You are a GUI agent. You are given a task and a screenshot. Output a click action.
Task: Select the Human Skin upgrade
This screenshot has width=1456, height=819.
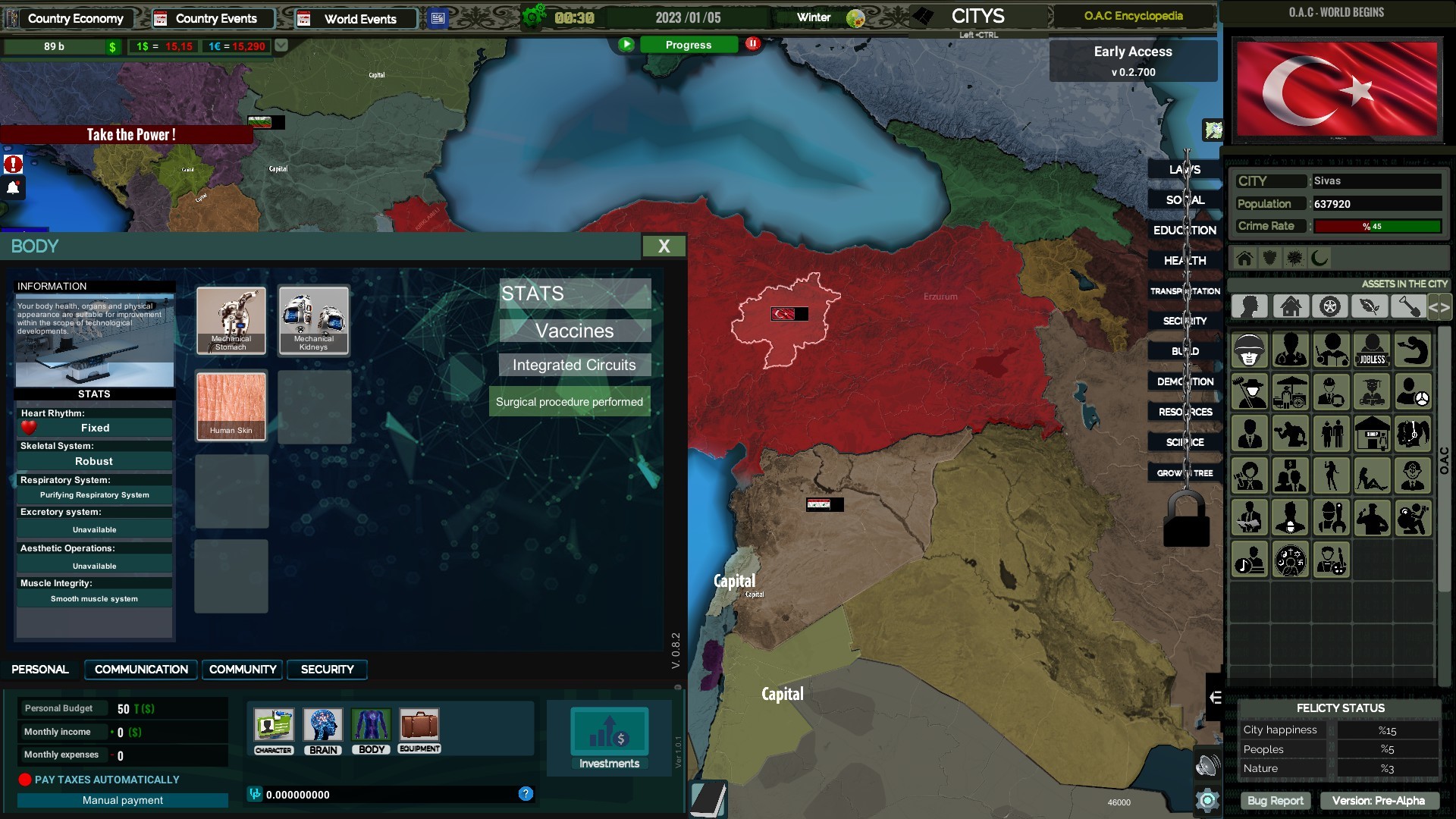pyautogui.click(x=231, y=406)
